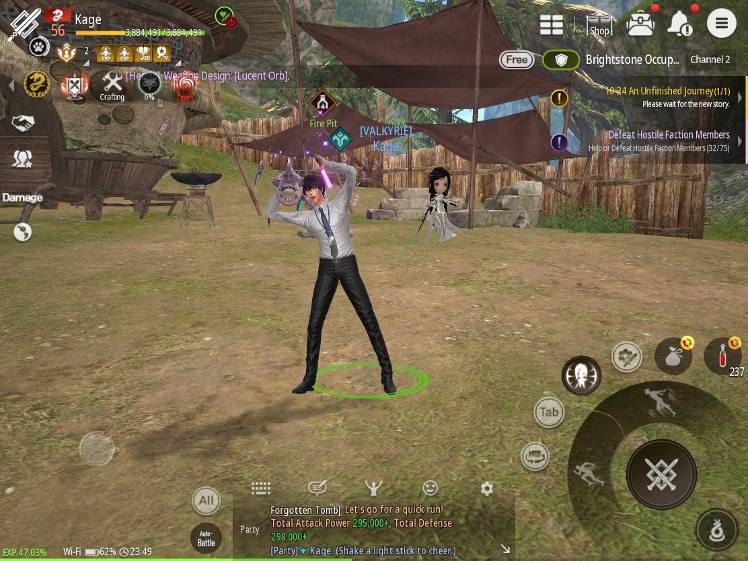This screenshot has width=748, height=561.
Task: Open the main hamburger menu
Action: 721,23
